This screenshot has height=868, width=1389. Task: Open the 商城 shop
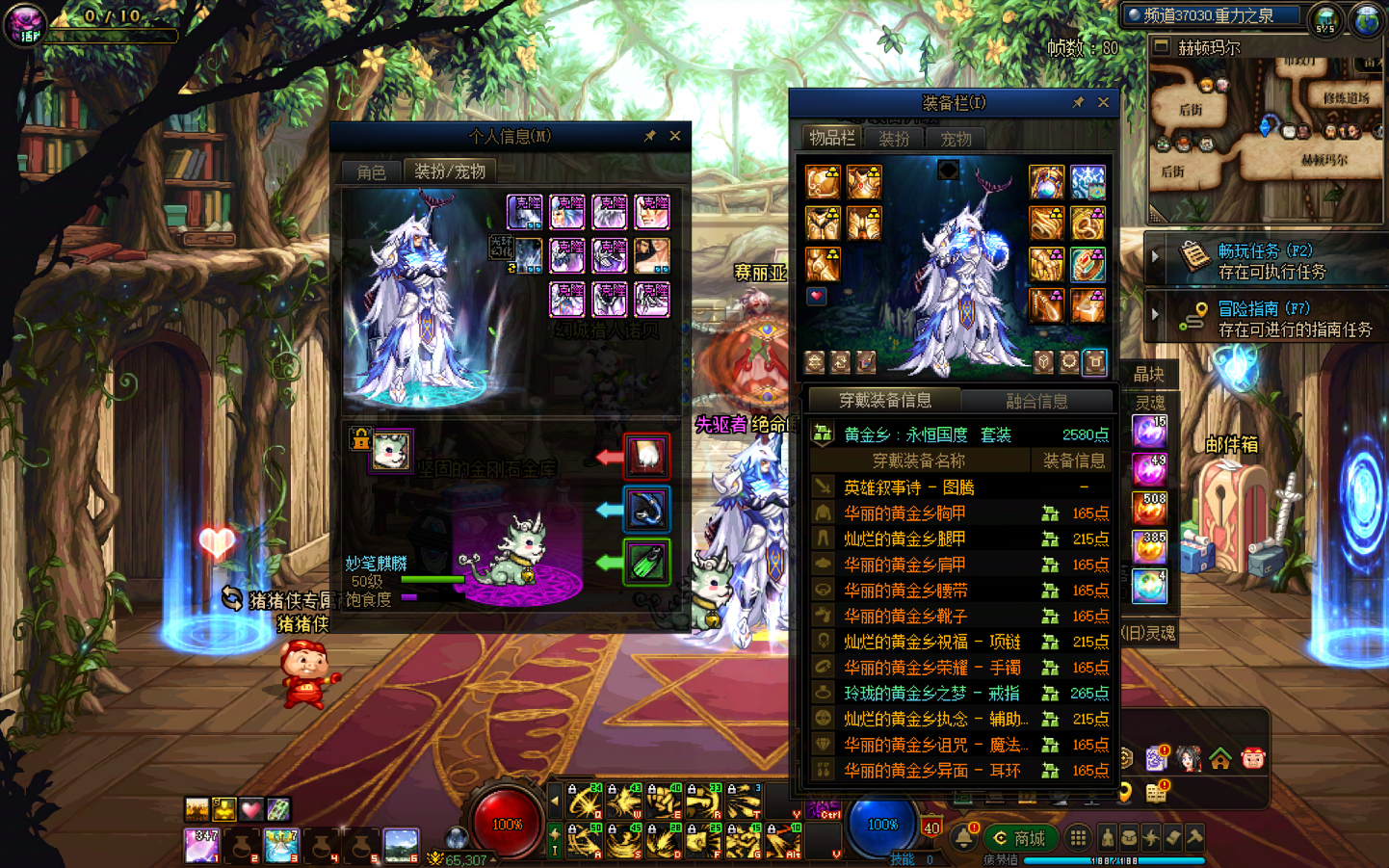tap(1019, 838)
